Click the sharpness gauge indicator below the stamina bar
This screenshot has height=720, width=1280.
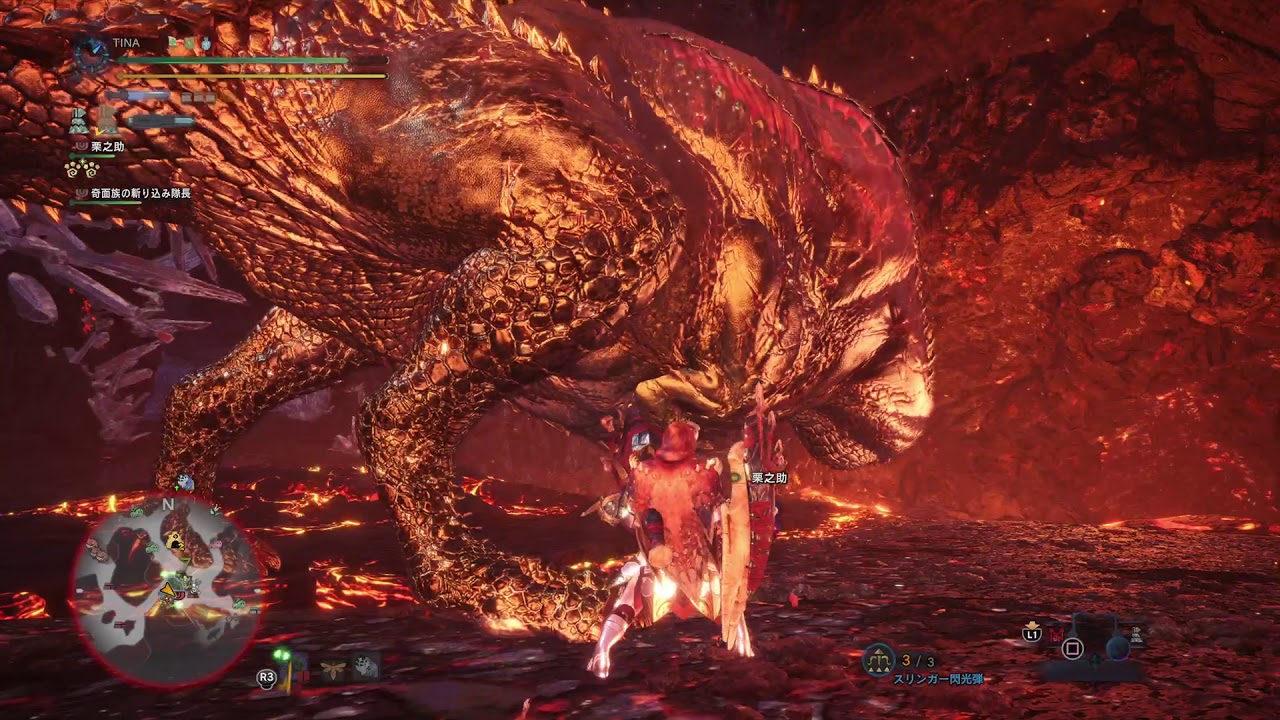(142, 95)
